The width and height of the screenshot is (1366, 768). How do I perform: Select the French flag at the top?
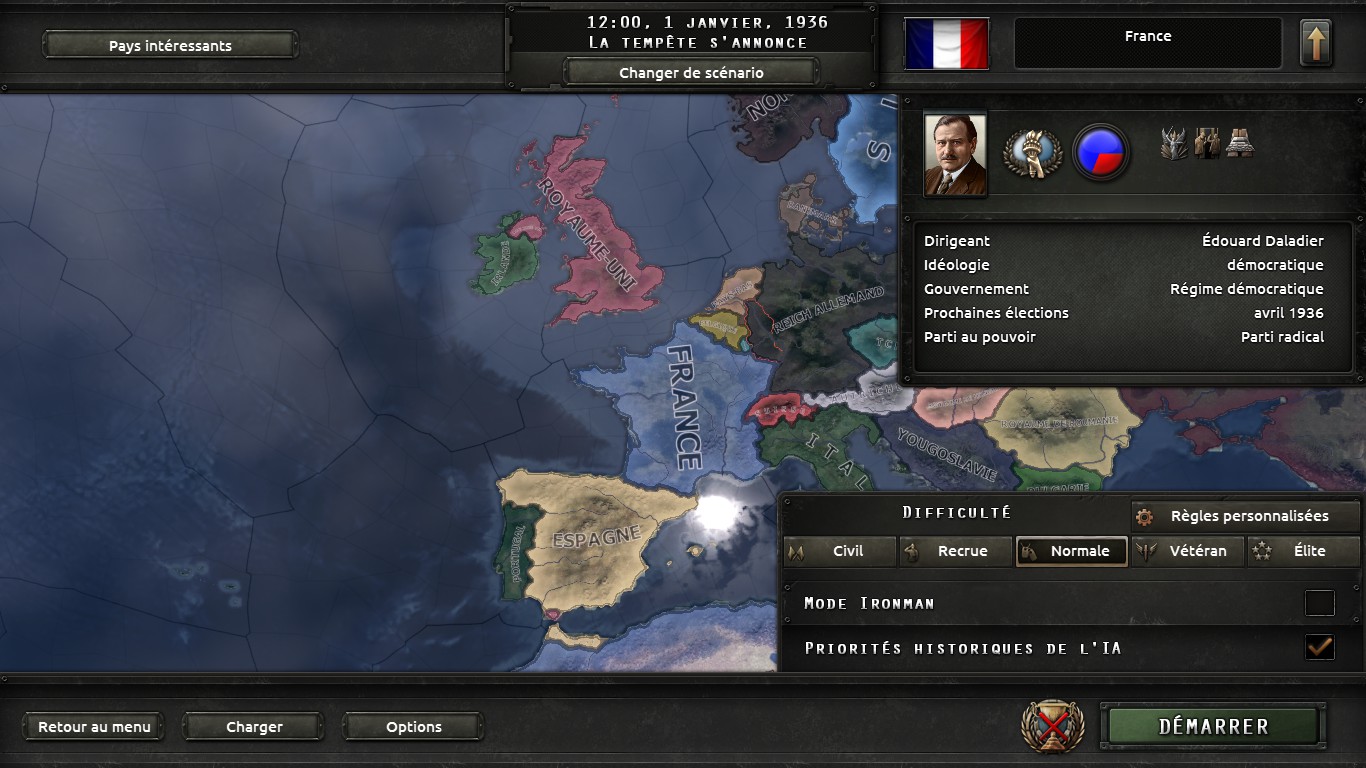[946, 44]
